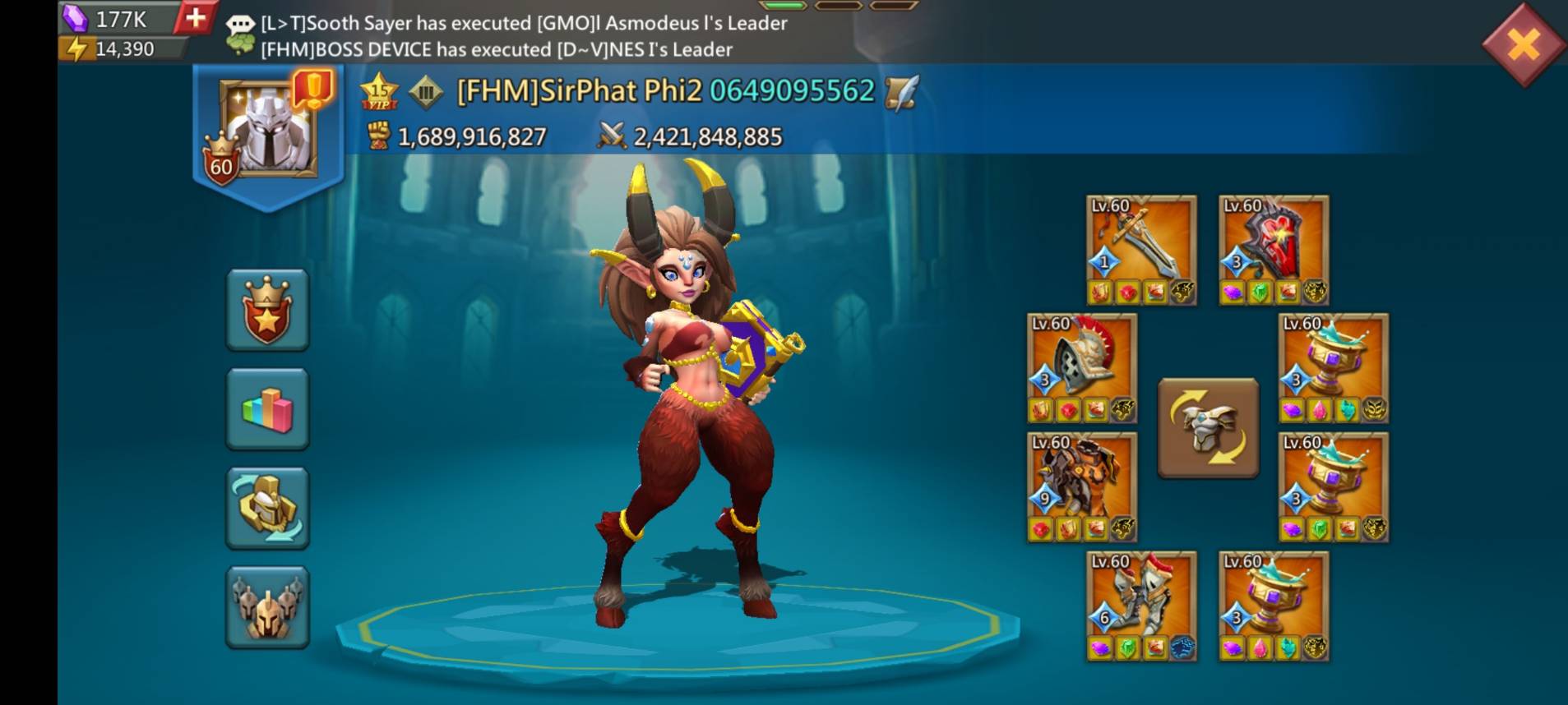Image resolution: width=1568 pixels, height=705 pixels.
Task: Select the Lv.60 boots equipment slot
Action: coord(1140,604)
